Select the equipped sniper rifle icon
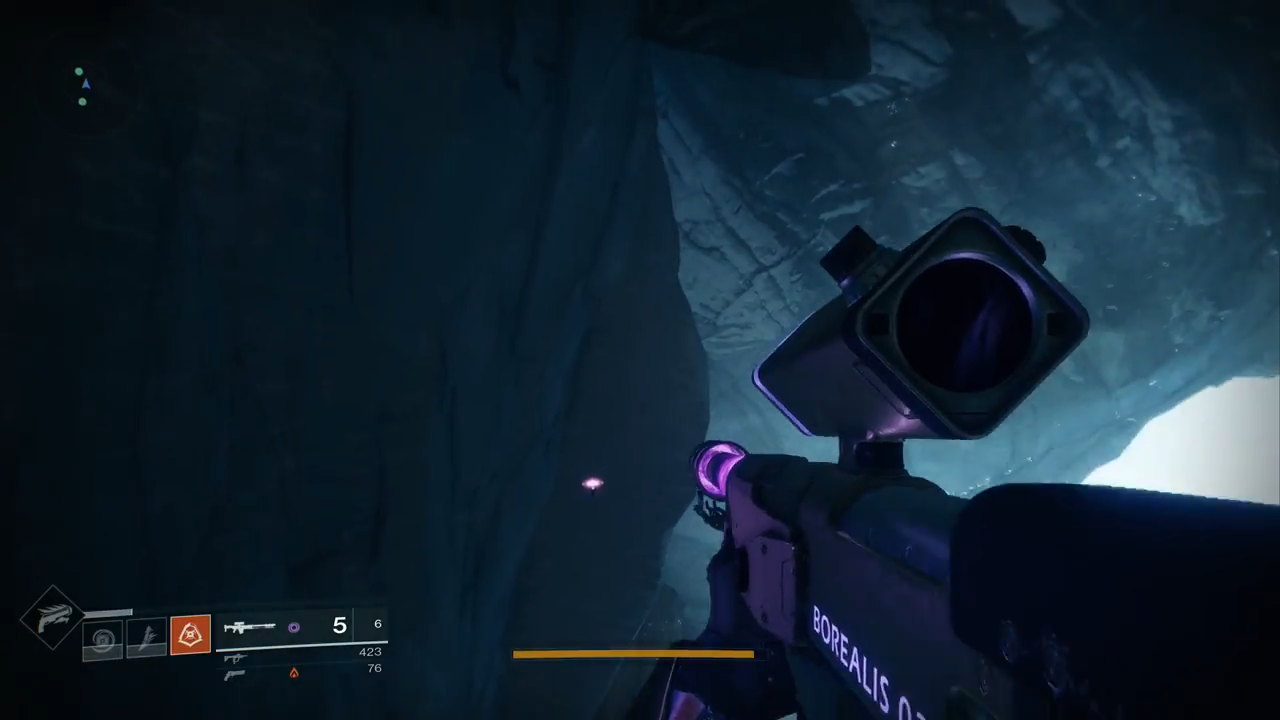 point(249,627)
